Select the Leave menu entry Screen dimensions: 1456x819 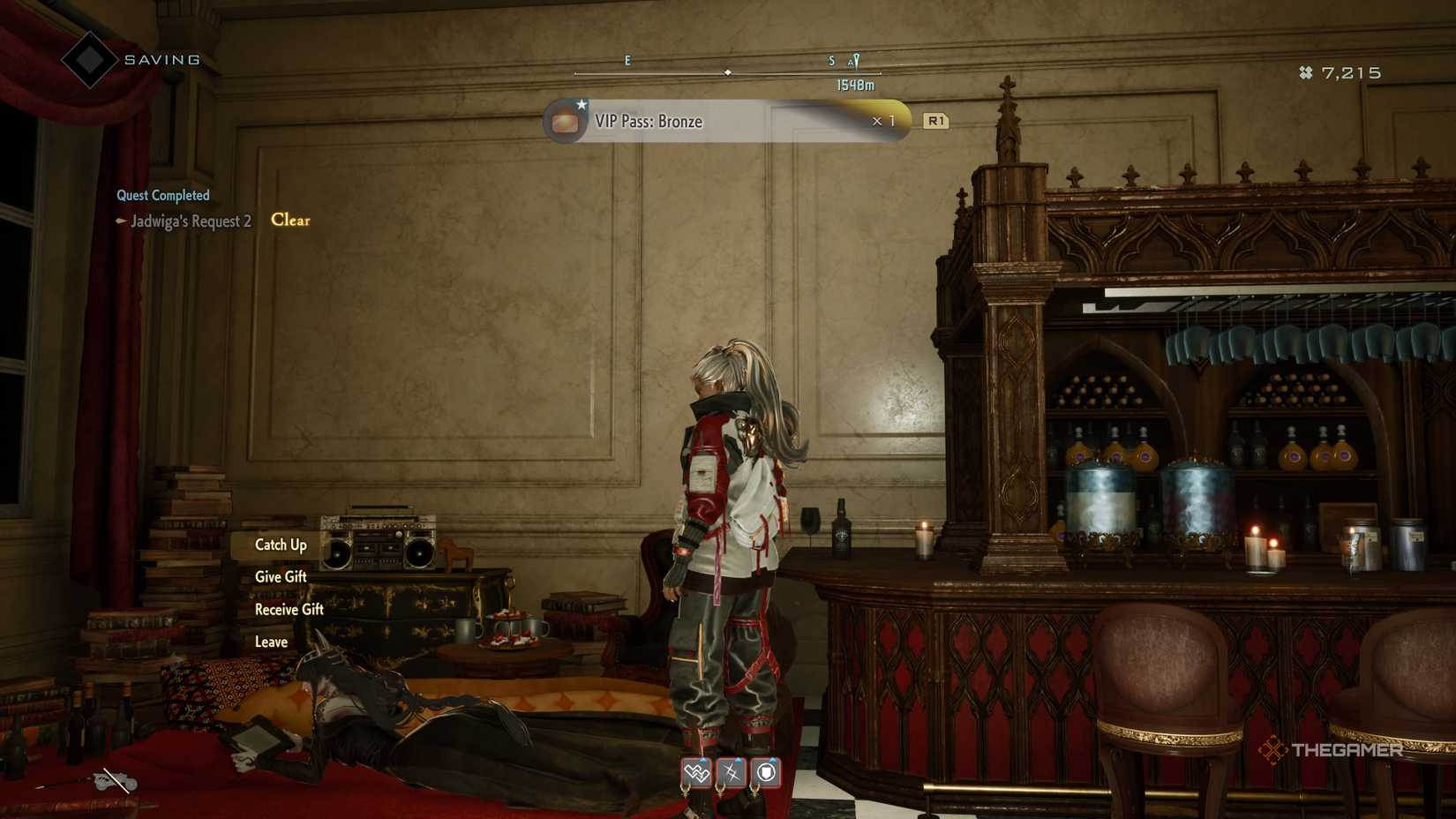270,642
